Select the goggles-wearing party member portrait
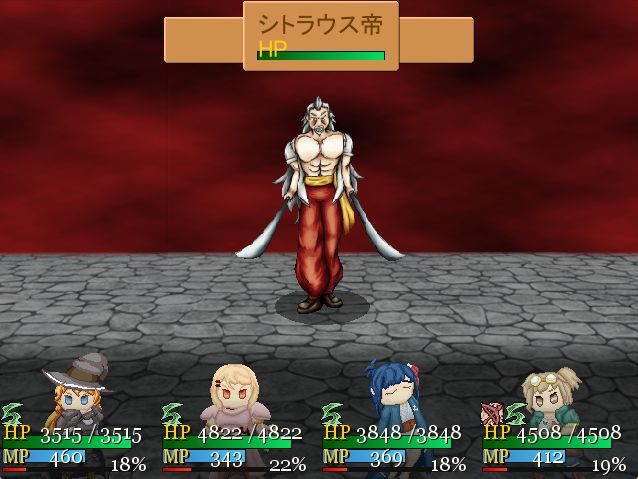This screenshot has width=638, height=479. tap(553, 394)
